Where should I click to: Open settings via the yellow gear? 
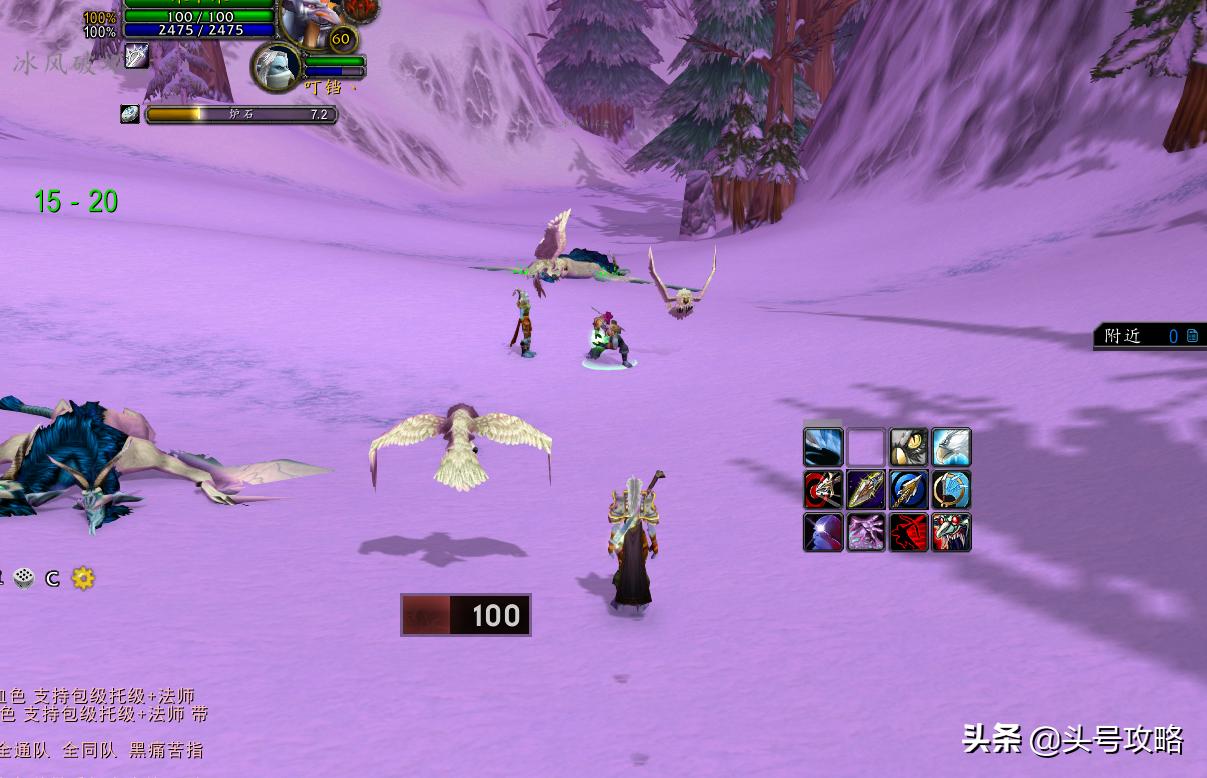click(x=83, y=578)
